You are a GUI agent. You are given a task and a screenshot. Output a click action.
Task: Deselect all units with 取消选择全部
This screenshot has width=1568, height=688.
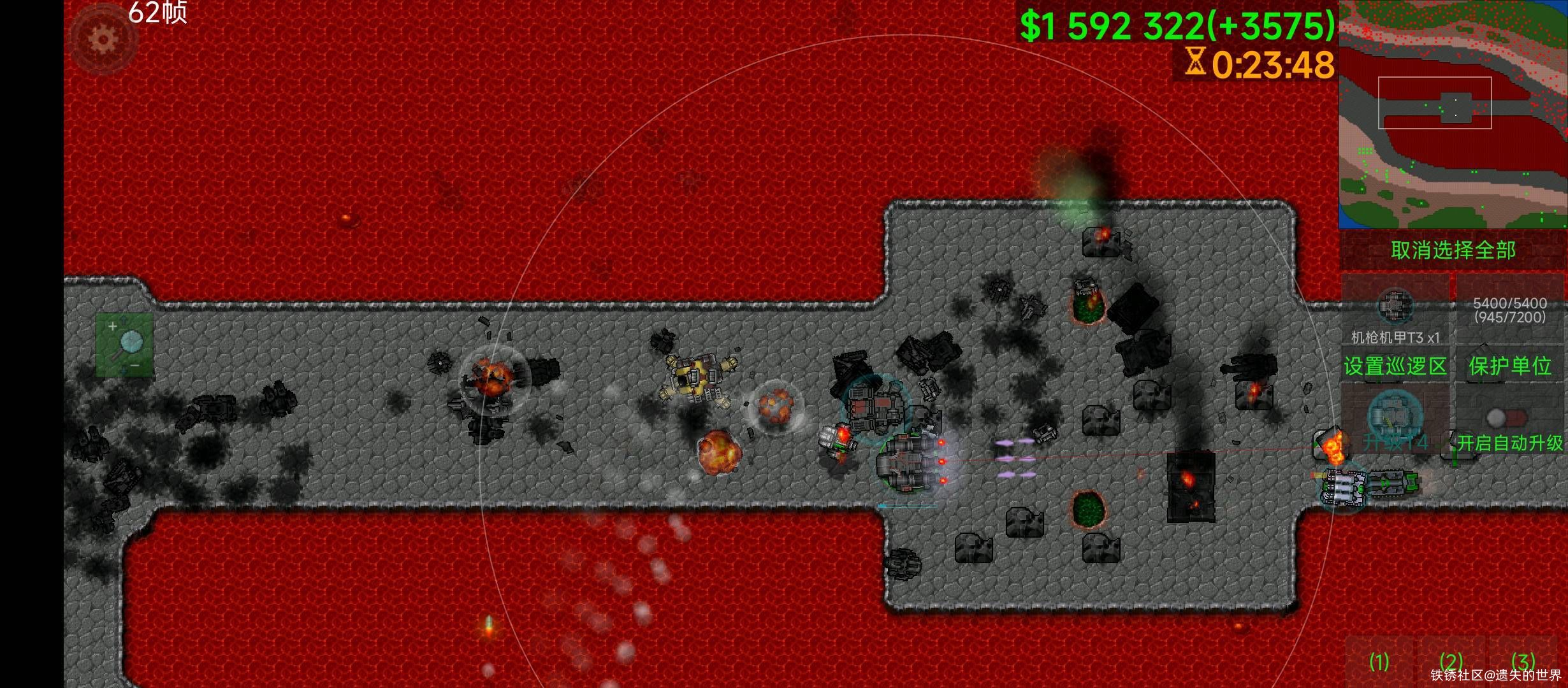(1453, 250)
